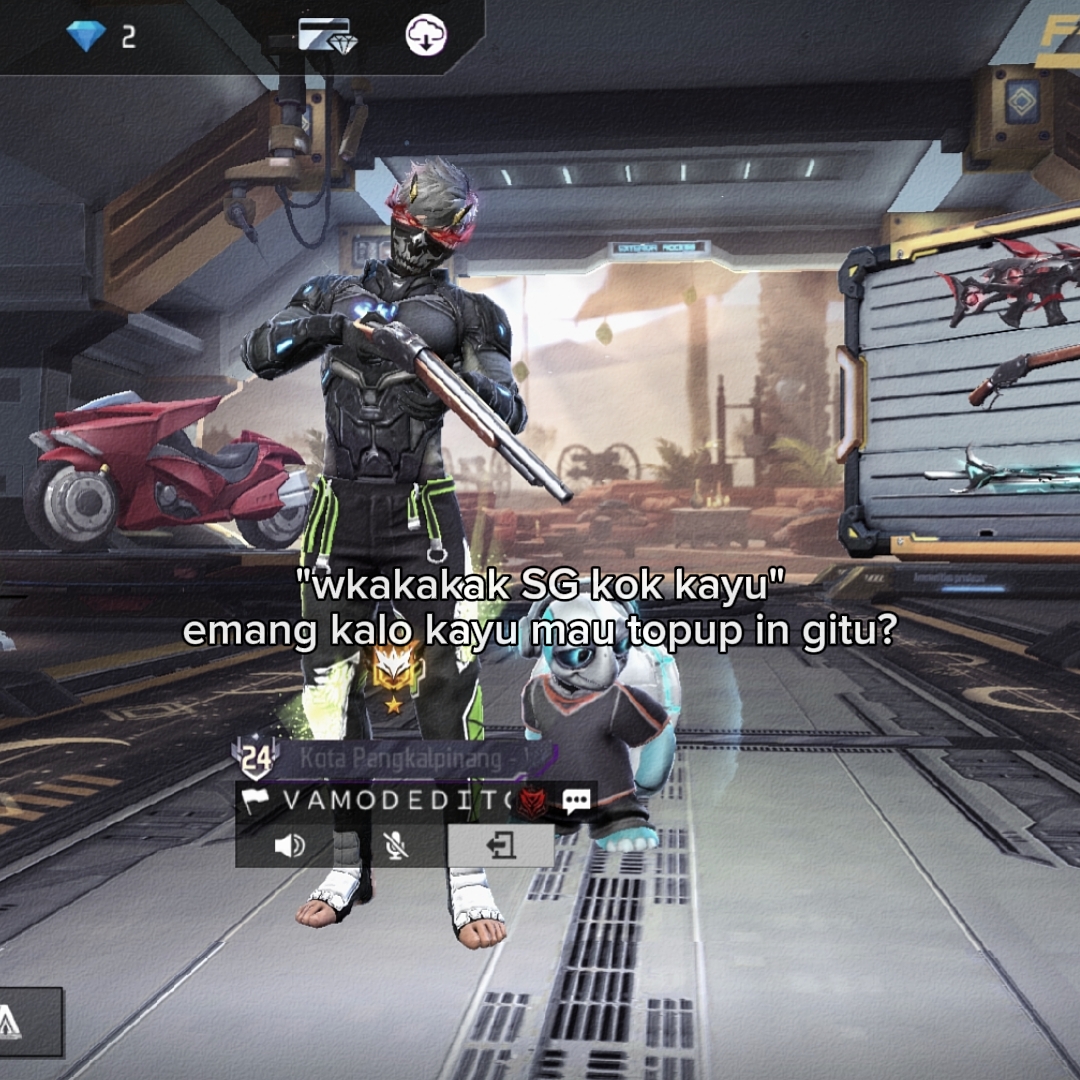Screen dimensions: 1080x1080
Task: Tap the blue diamond currency icon
Action: pyautogui.click(x=86, y=37)
